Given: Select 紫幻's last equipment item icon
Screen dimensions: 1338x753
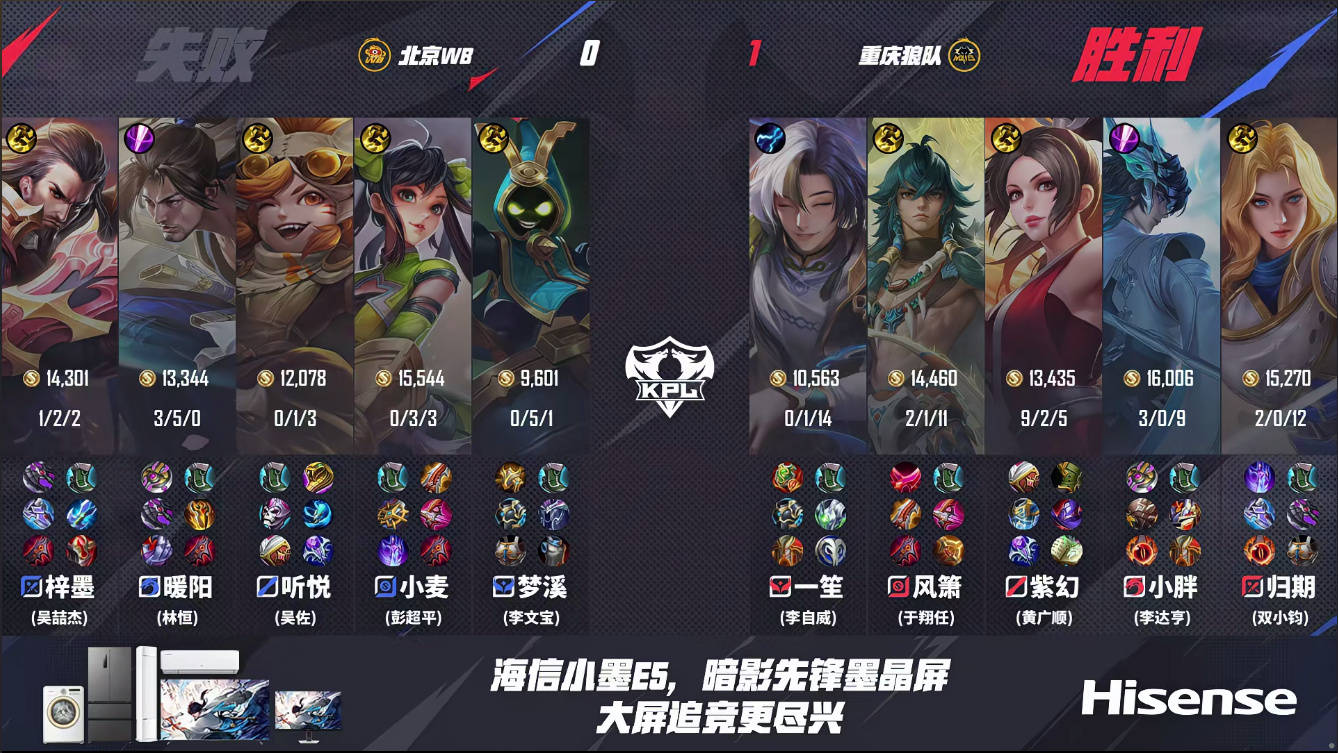Looking at the screenshot, I should [1068, 551].
